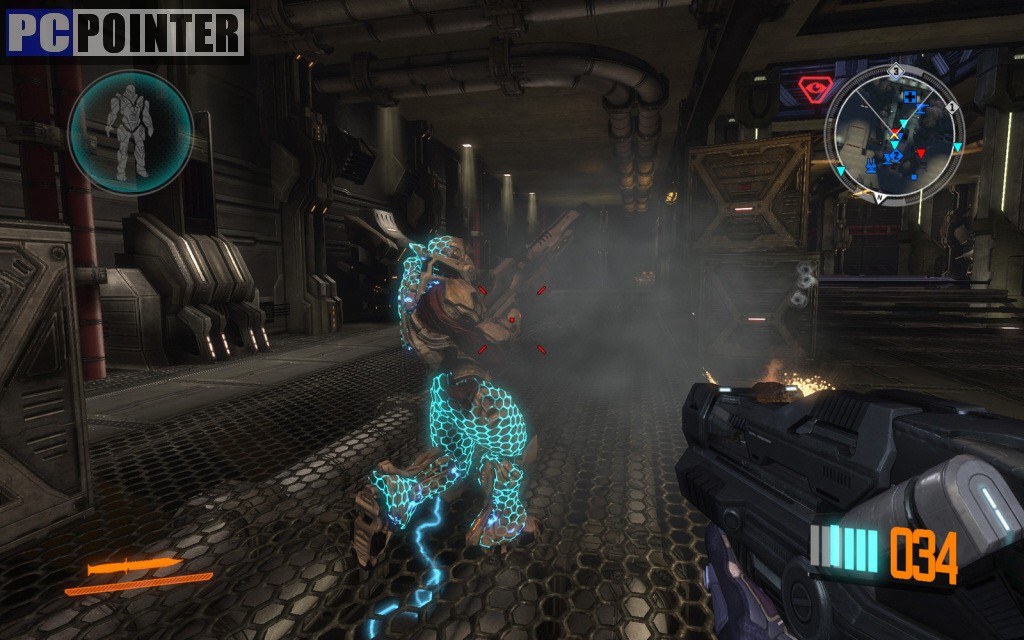The image size is (1024, 640).
Task: Open the PC Pointer watermark logo
Action: (126, 32)
